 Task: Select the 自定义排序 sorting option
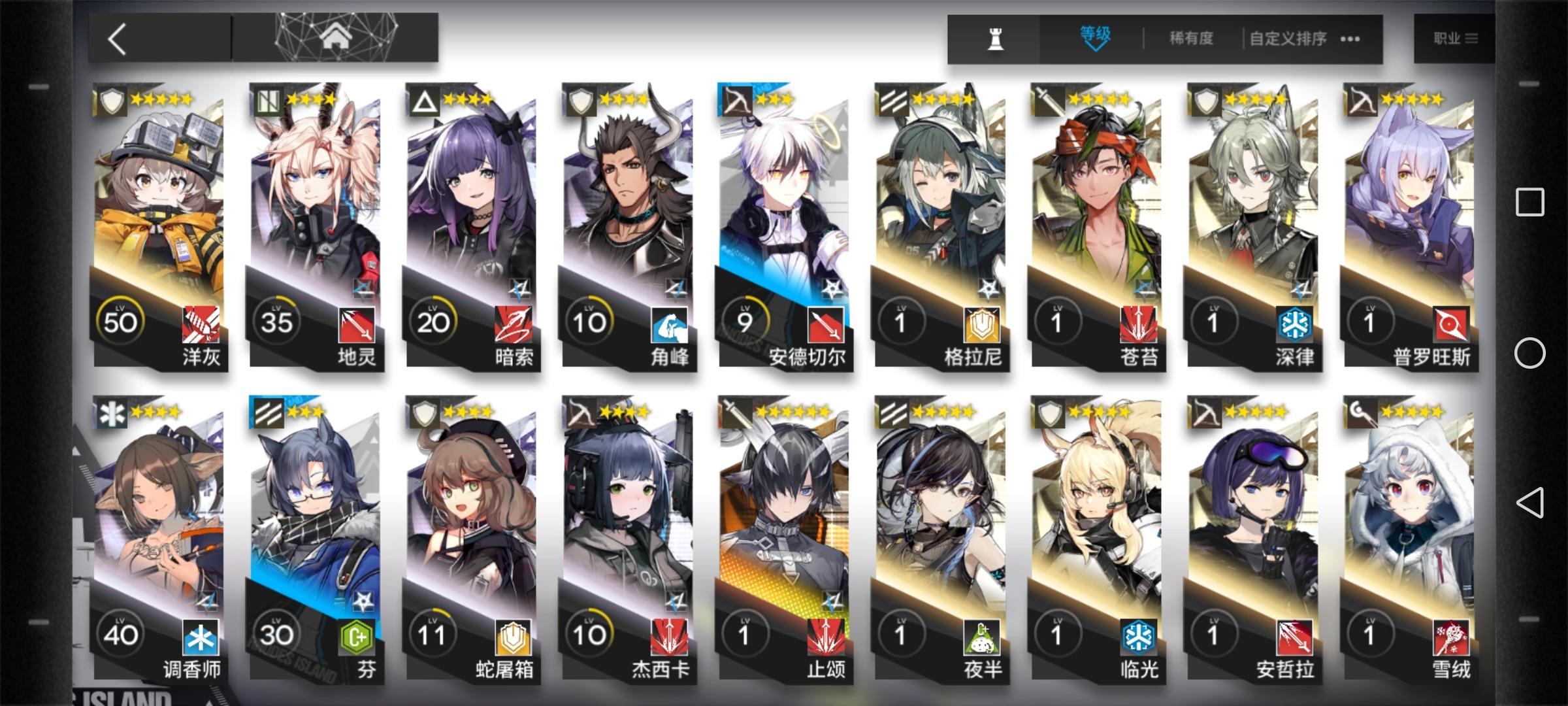coord(1290,38)
